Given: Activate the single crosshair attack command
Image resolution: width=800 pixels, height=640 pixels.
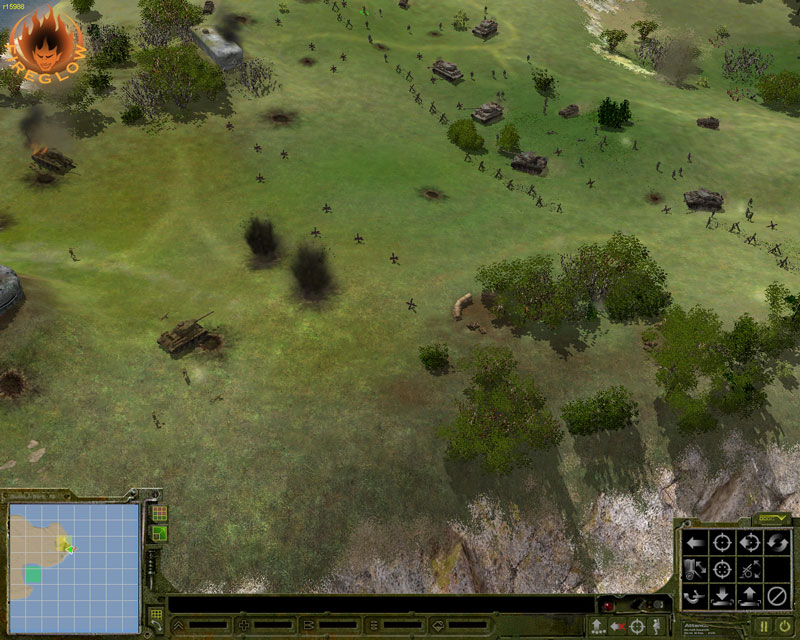Looking at the screenshot, I should click(x=721, y=543).
